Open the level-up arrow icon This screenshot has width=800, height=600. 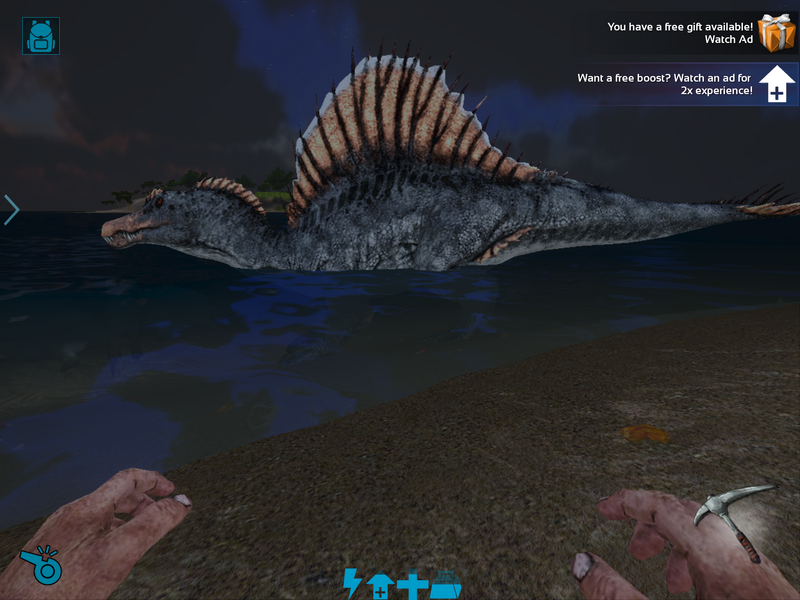click(x=379, y=585)
